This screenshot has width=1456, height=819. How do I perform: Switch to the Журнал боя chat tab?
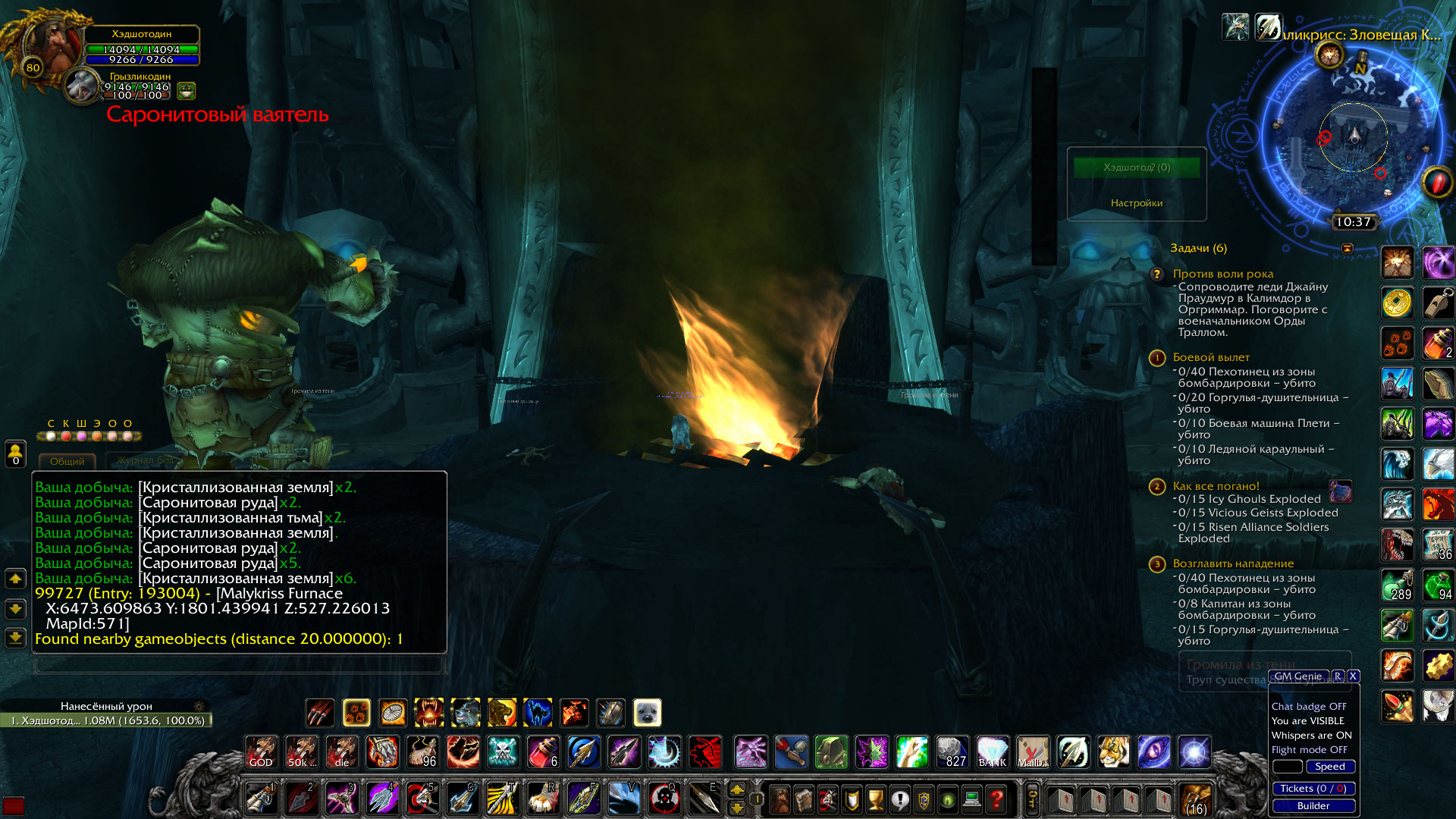pos(144,460)
